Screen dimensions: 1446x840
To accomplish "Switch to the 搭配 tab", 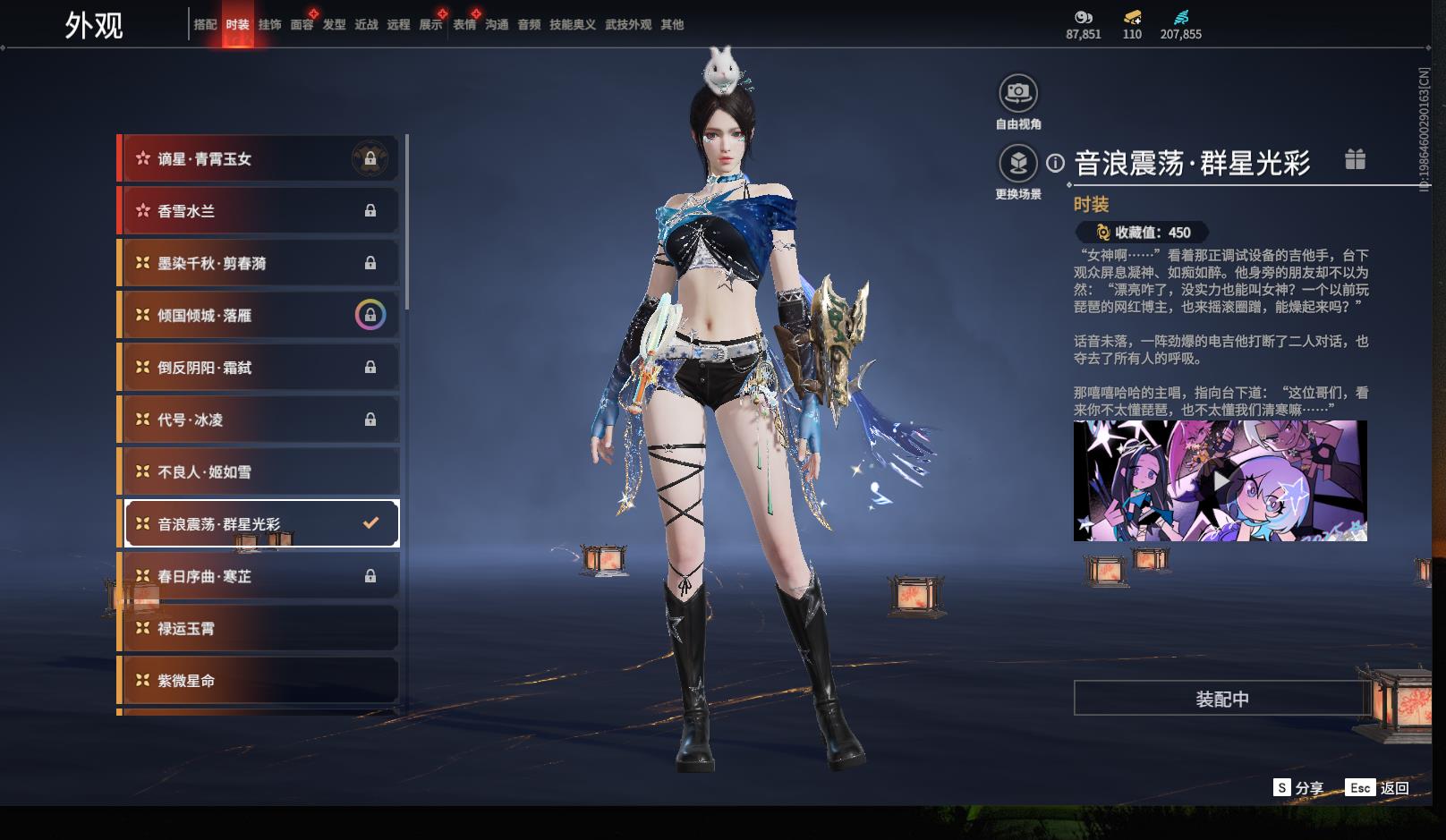I will pyautogui.click(x=205, y=25).
